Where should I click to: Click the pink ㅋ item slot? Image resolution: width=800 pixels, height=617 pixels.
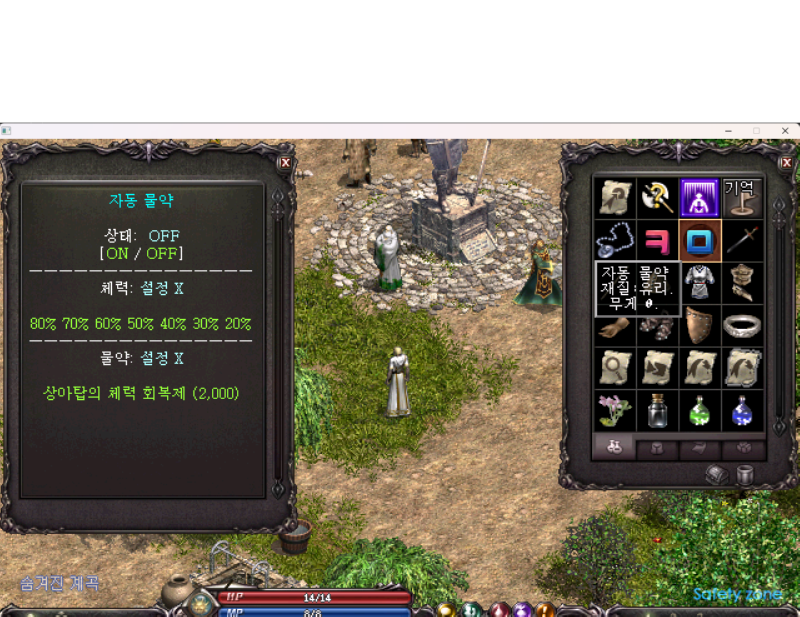[657, 241]
